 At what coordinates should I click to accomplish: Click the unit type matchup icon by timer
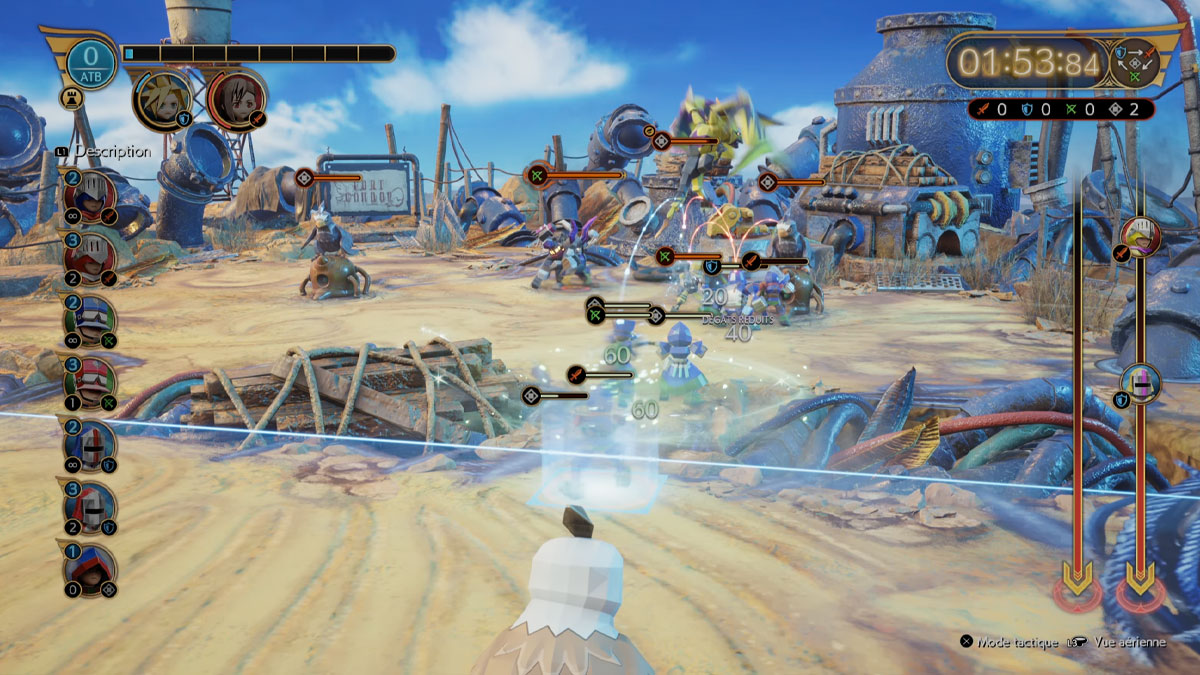pyautogui.click(x=1134, y=62)
